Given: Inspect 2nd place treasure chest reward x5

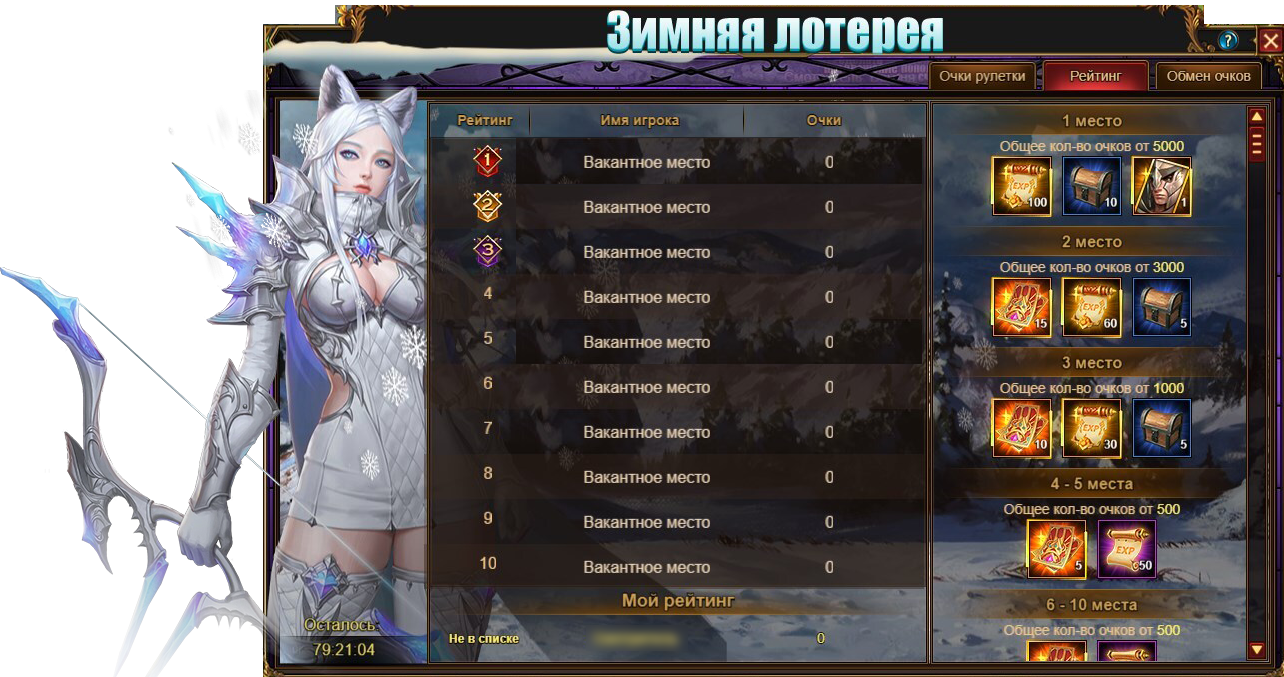Looking at the screenshot, I should [x=1162, y=307].
